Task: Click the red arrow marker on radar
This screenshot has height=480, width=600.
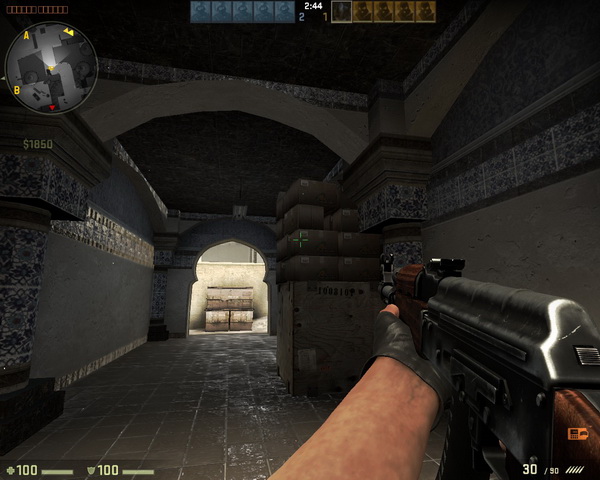Action: point(52,105)
